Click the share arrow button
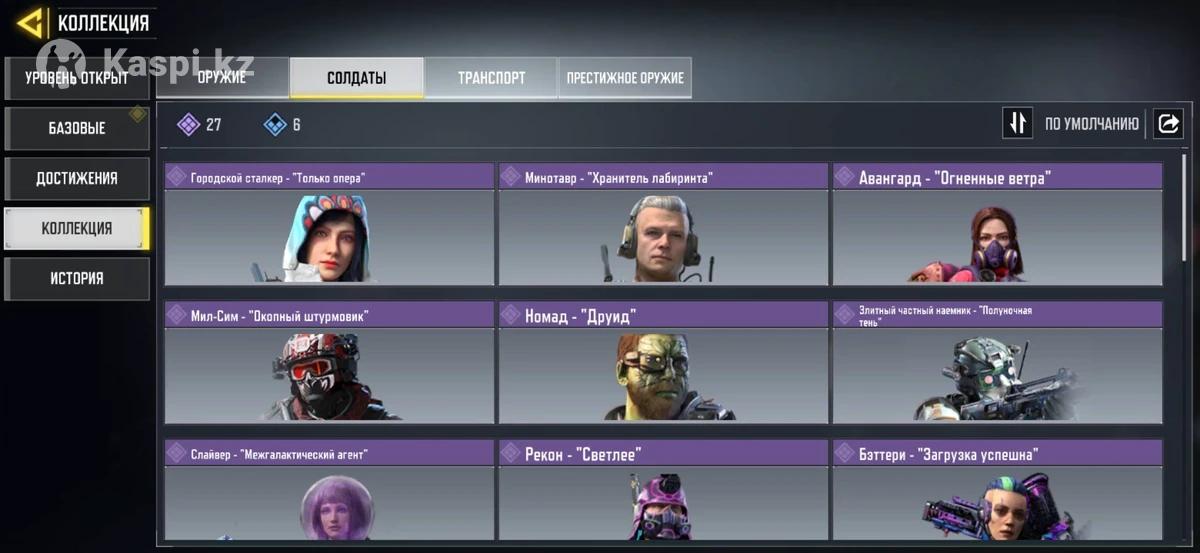The image size is (1200, 553). coord(1167,123)
